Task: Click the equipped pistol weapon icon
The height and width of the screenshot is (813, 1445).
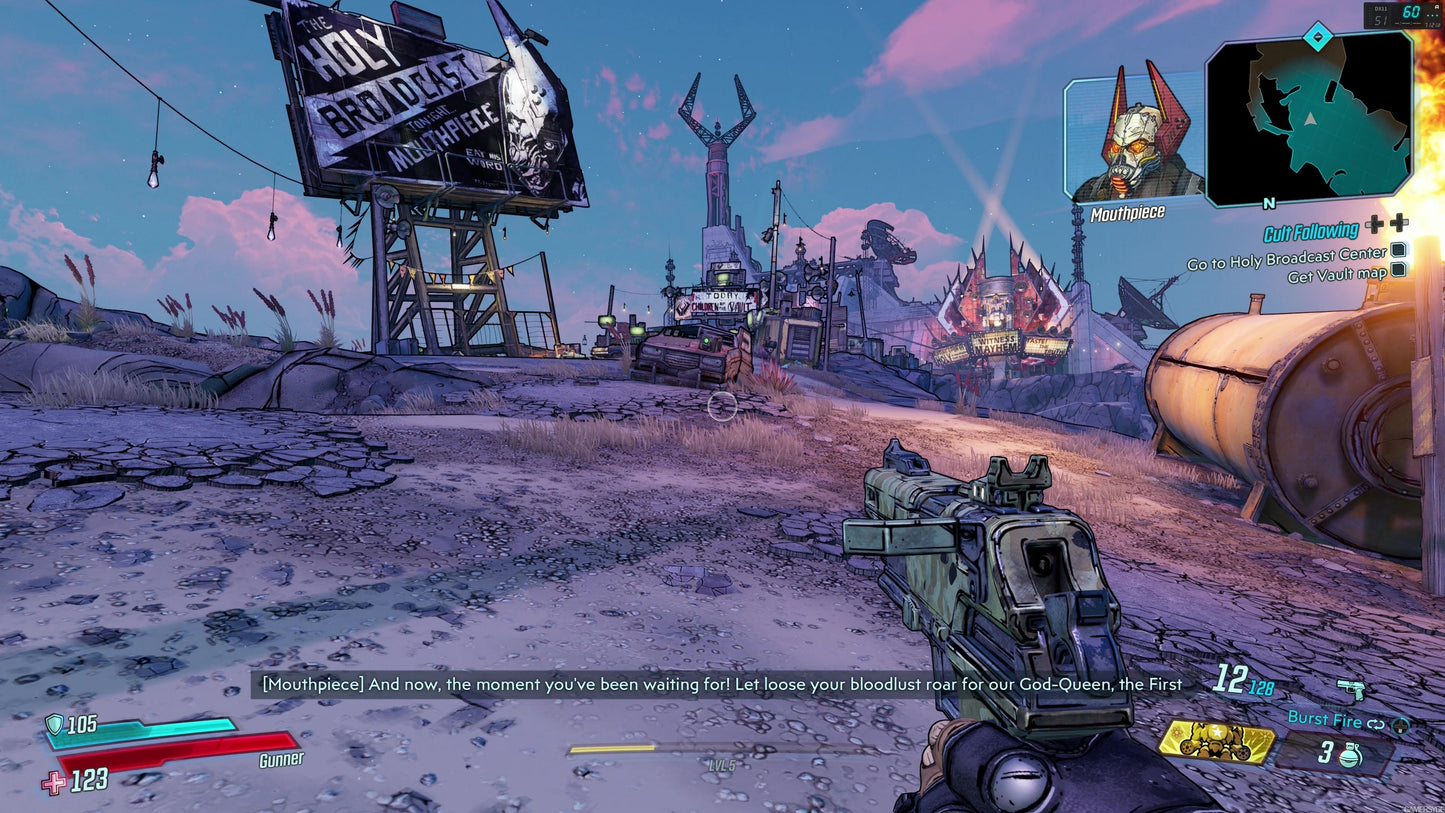Action: point(1351,690)
